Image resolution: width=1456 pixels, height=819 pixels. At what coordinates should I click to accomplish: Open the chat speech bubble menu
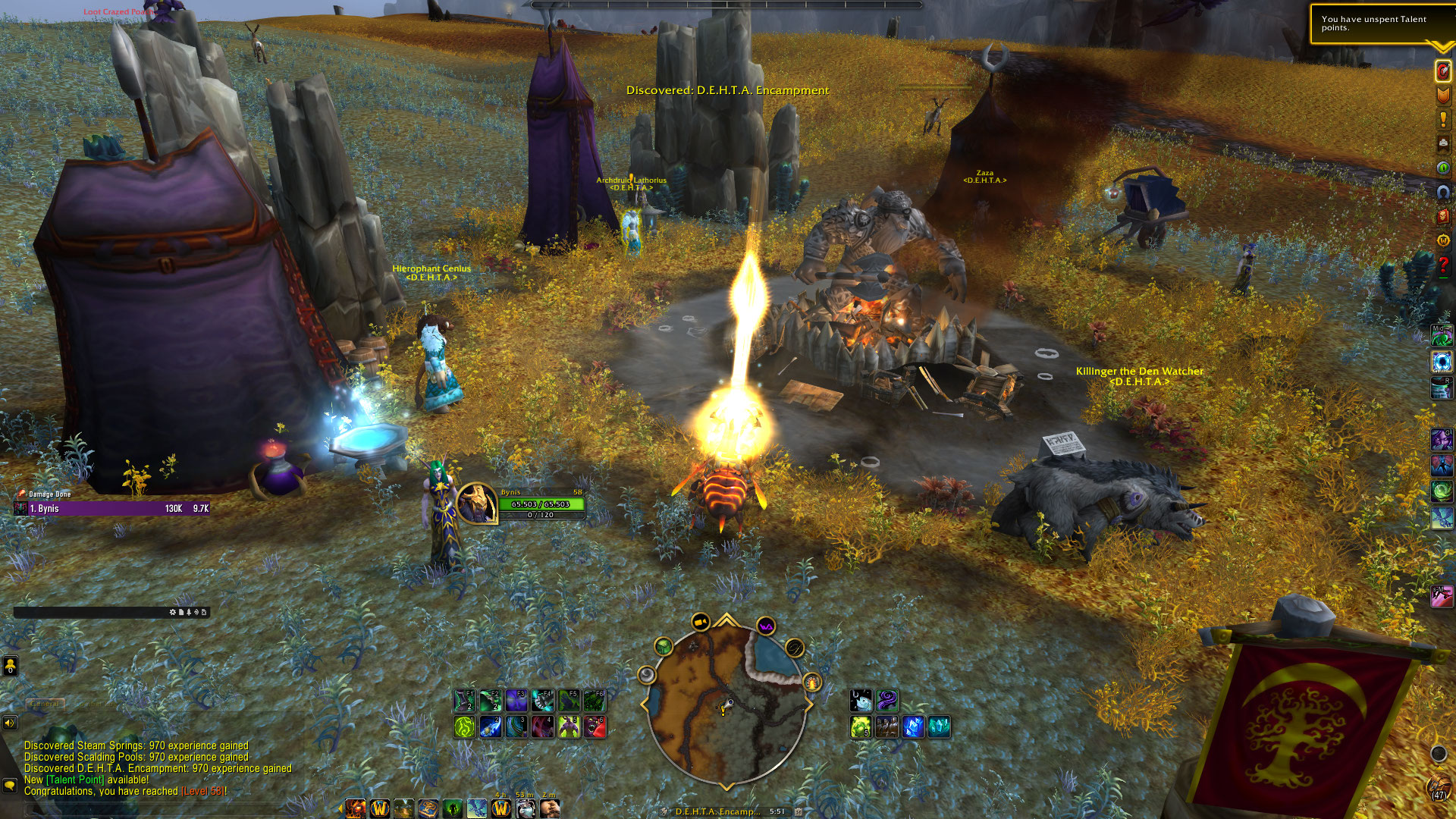pos(10,785)
